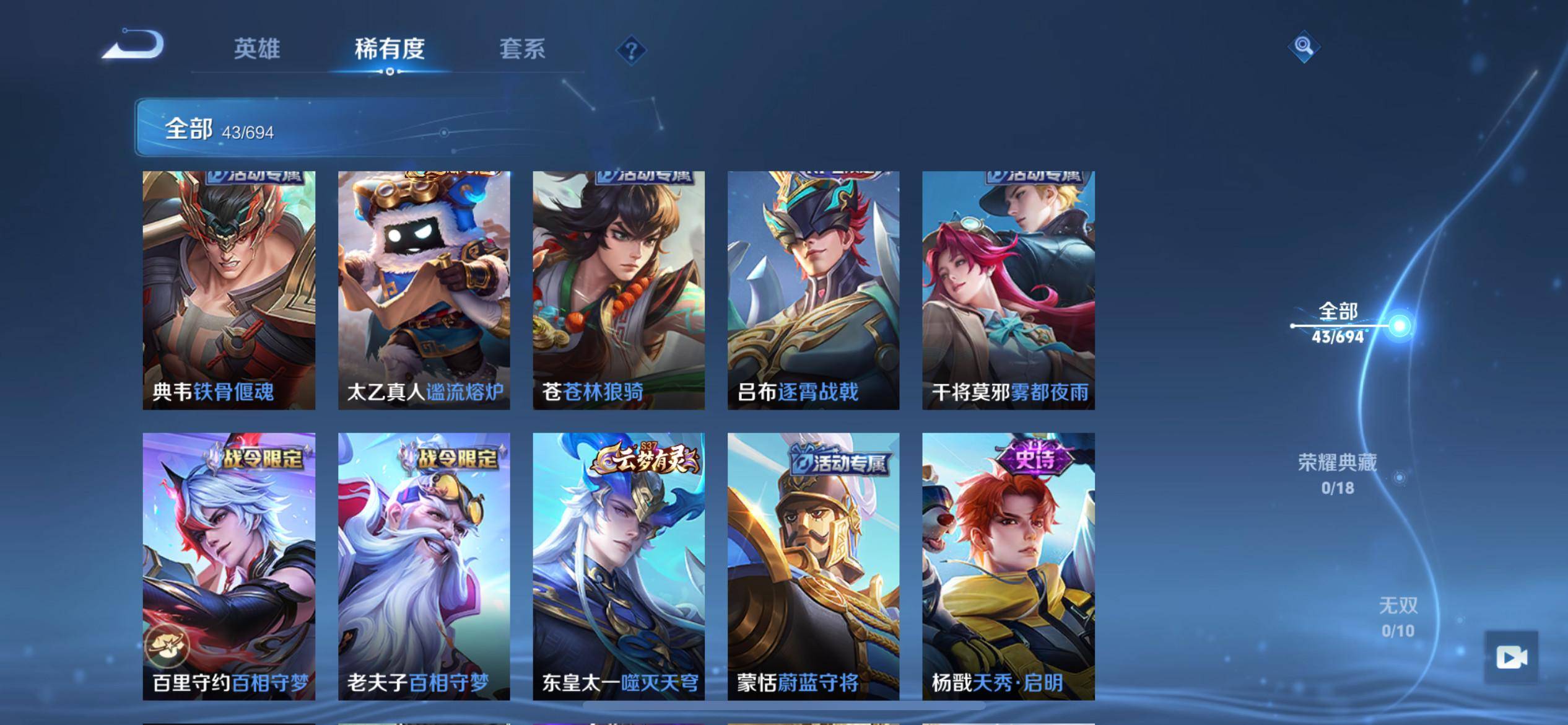Open the 苍 苍林狼骑 skin card

tap(619, 290)
